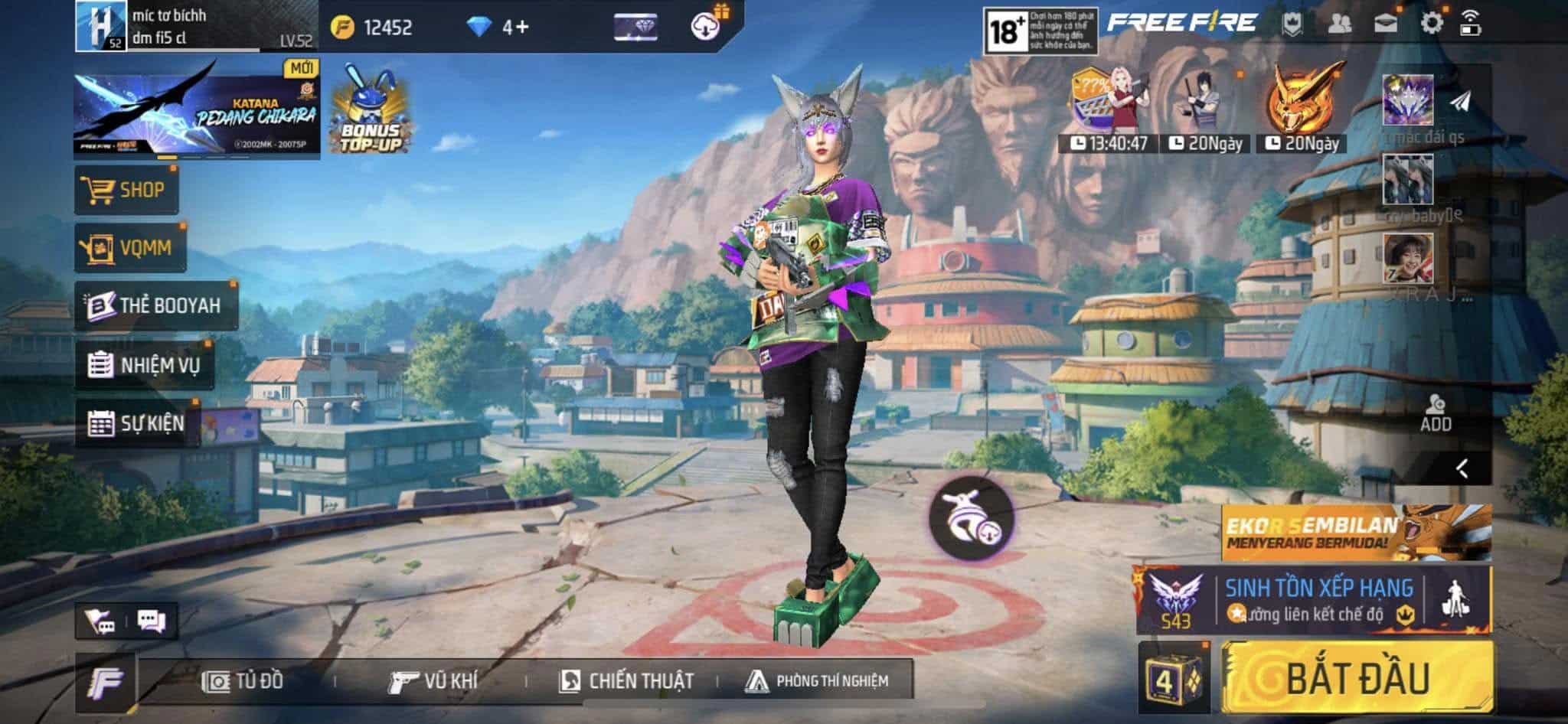Start the match with BẮT ĐẦU

click(1357, 678)
